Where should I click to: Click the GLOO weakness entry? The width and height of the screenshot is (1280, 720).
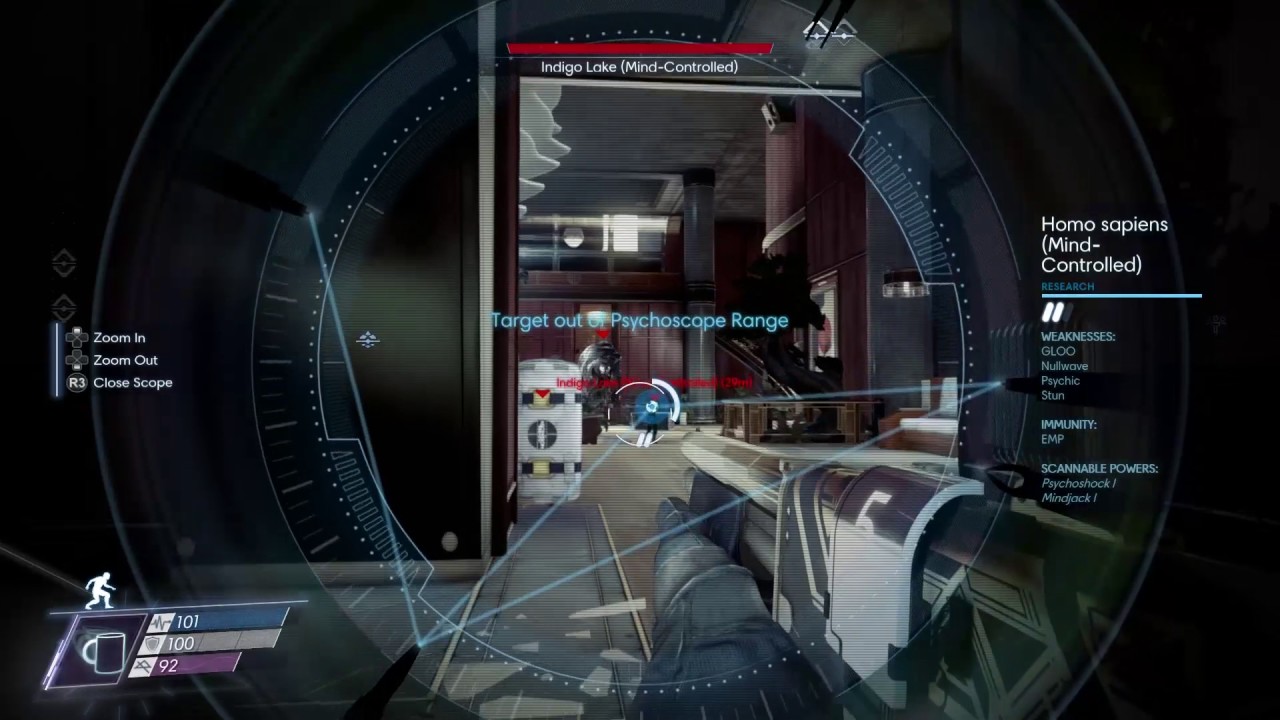(x=1058, y=351)
